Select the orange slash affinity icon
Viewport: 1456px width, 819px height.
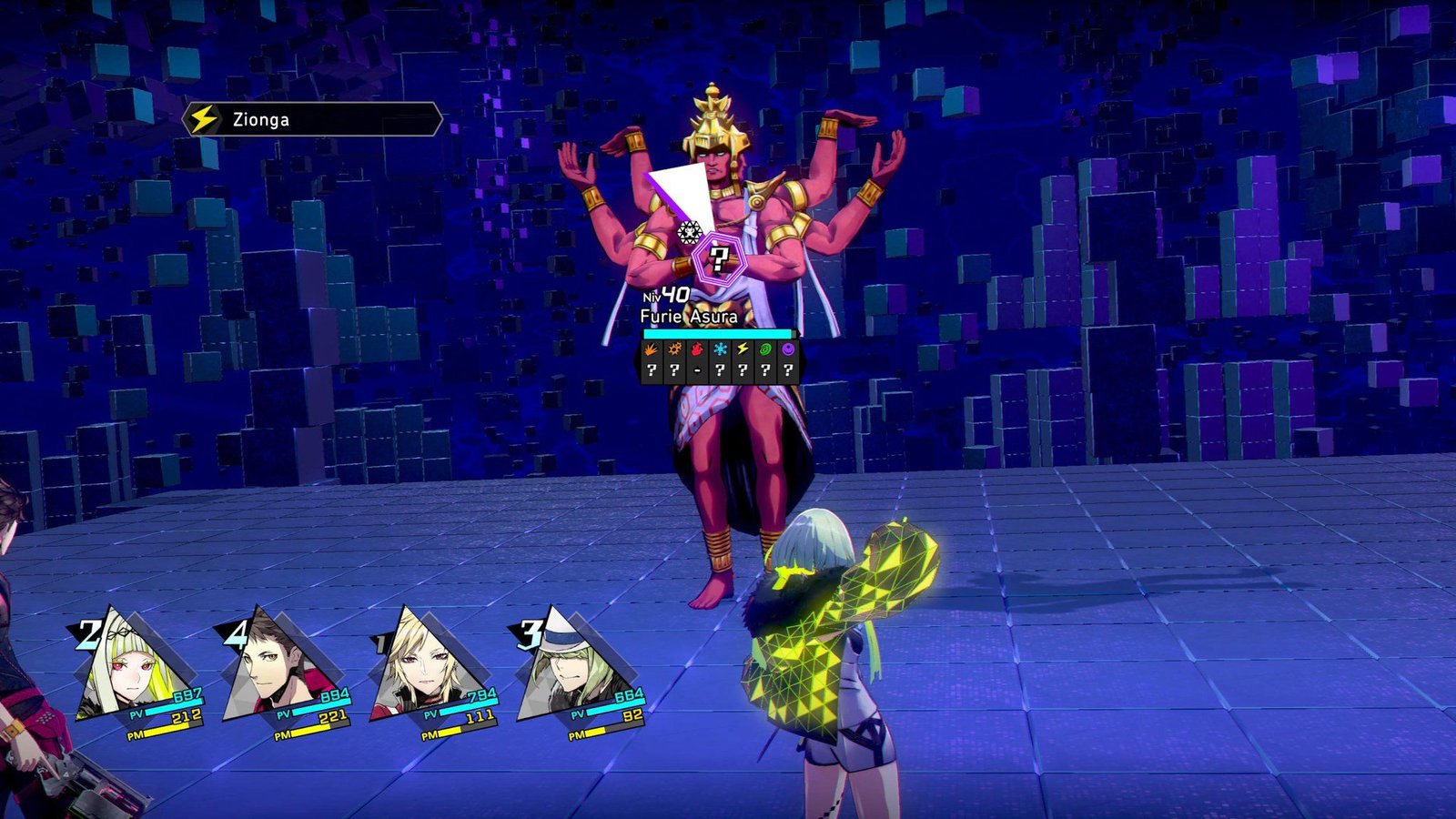click(652, 349)
